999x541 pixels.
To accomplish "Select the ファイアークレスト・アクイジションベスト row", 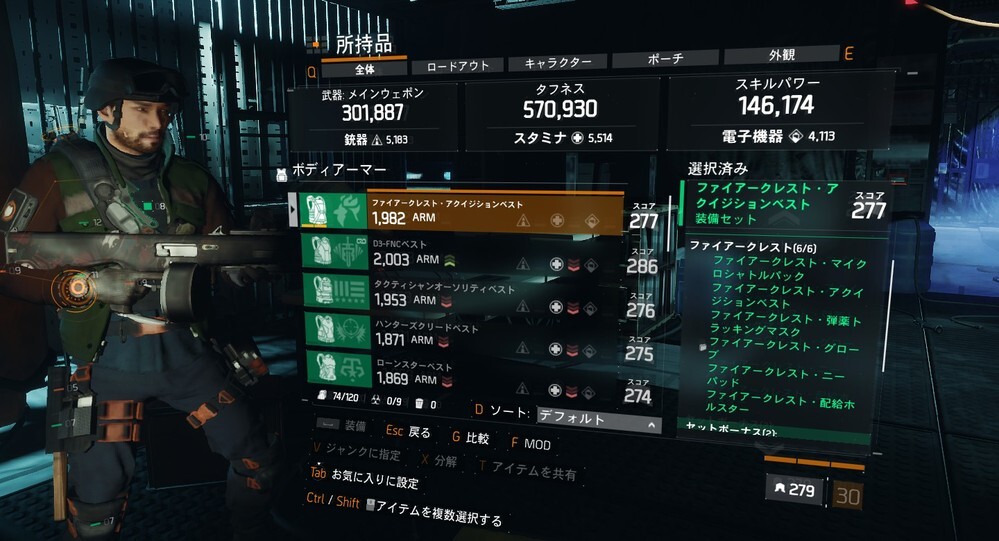I will click(465, 213).
